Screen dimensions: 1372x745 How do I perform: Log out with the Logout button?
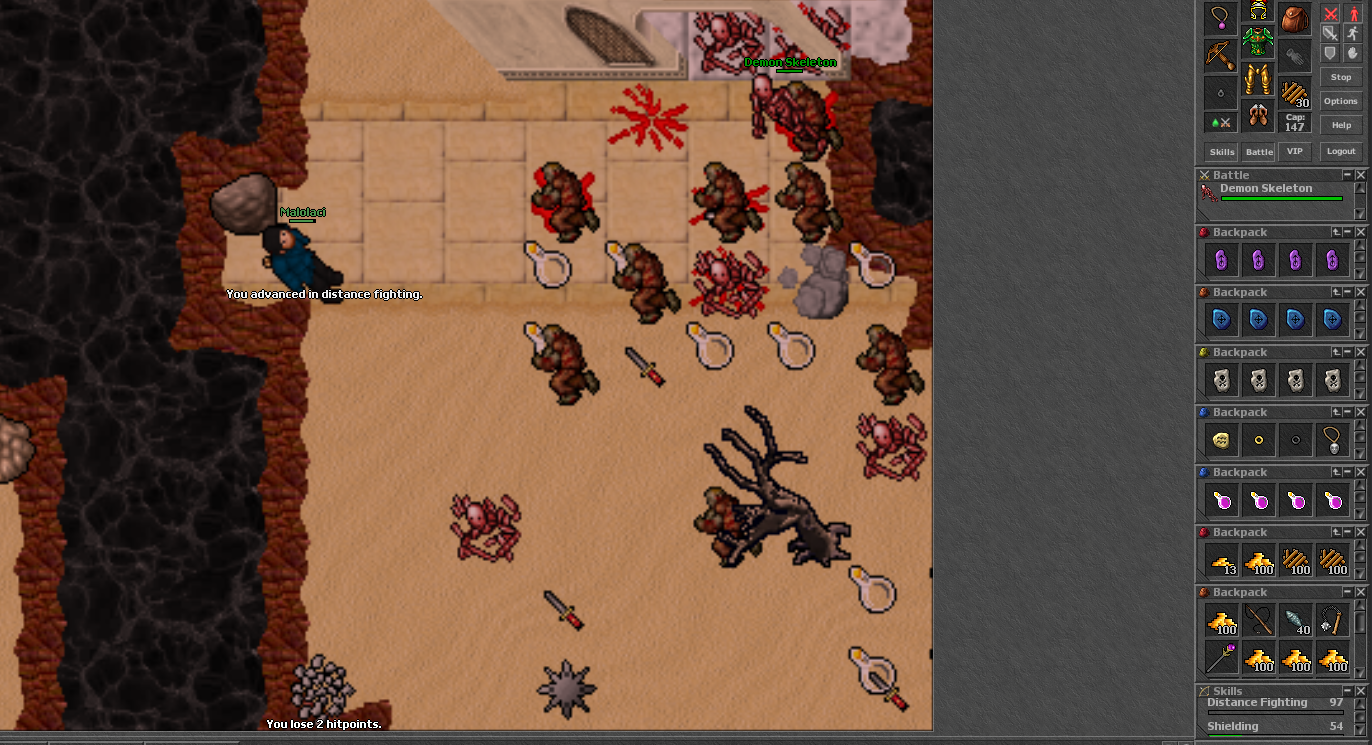pyautogui.click(x=1341, y=152)
